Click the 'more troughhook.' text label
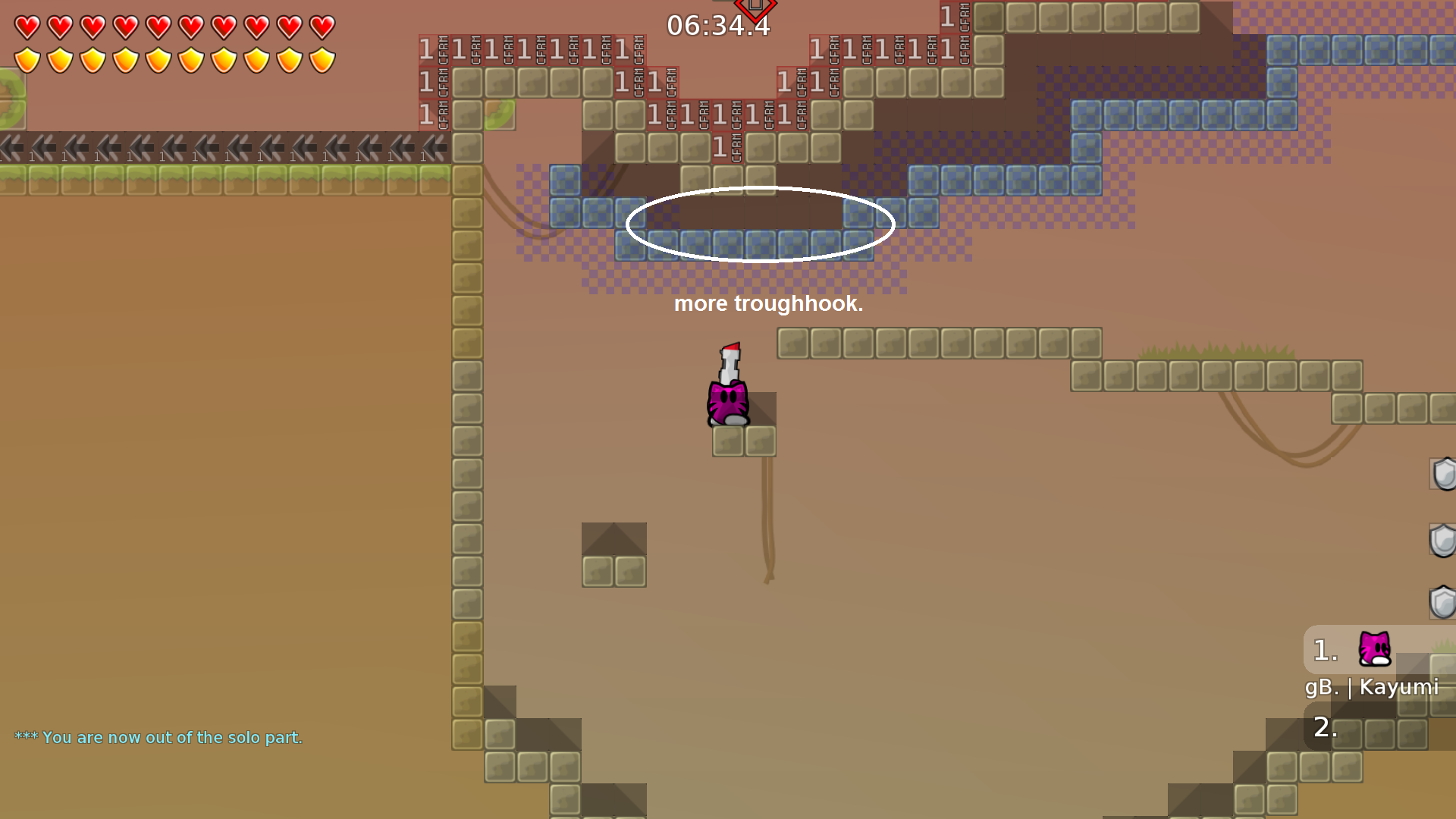 769,305
